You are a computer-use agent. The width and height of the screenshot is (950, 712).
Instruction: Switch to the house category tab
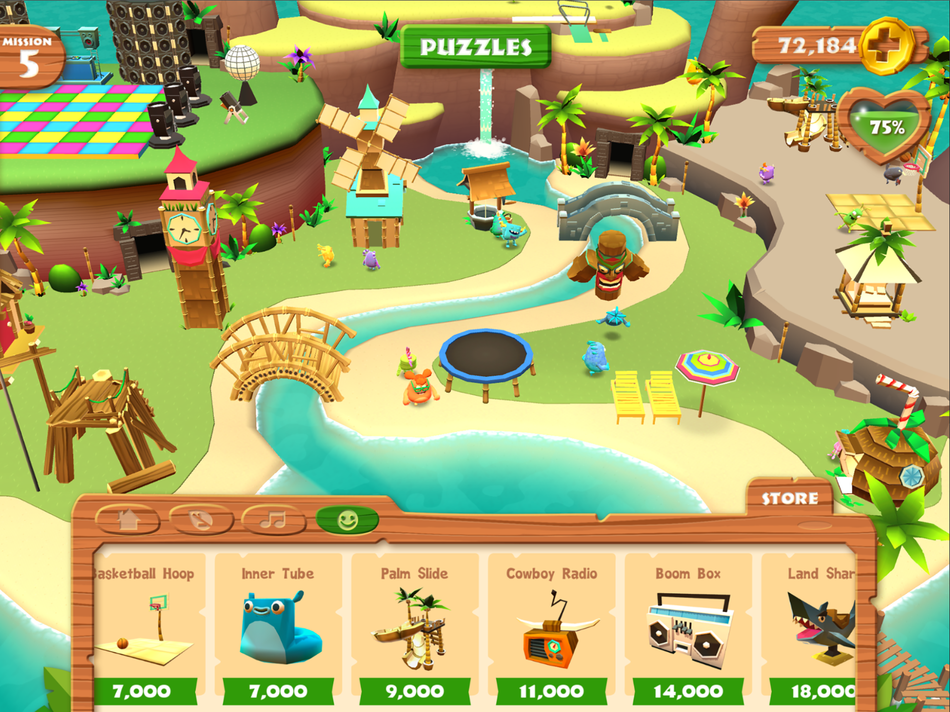127,520
